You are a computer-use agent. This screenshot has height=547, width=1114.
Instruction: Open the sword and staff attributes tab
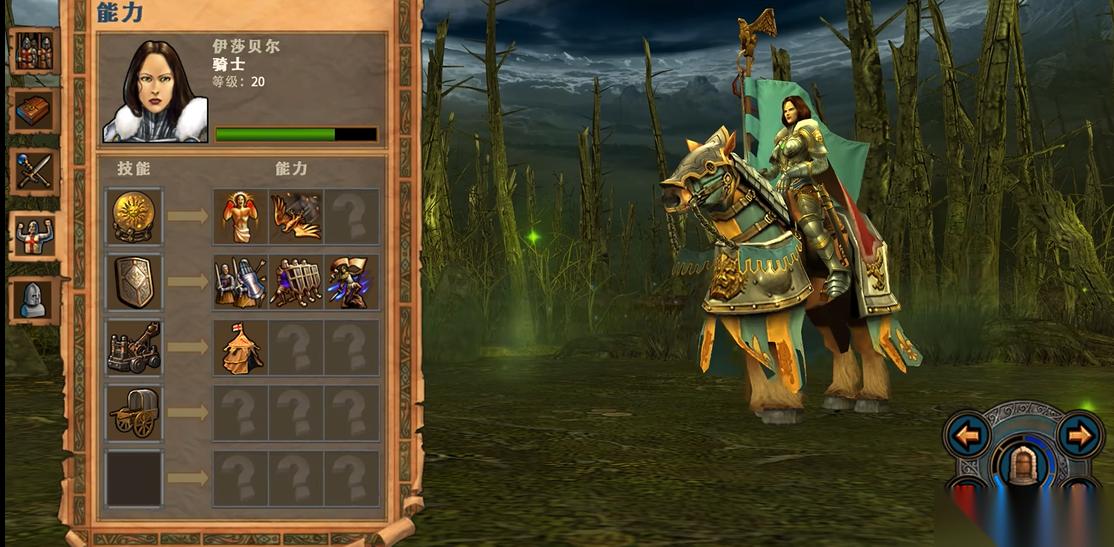(34, 172)
